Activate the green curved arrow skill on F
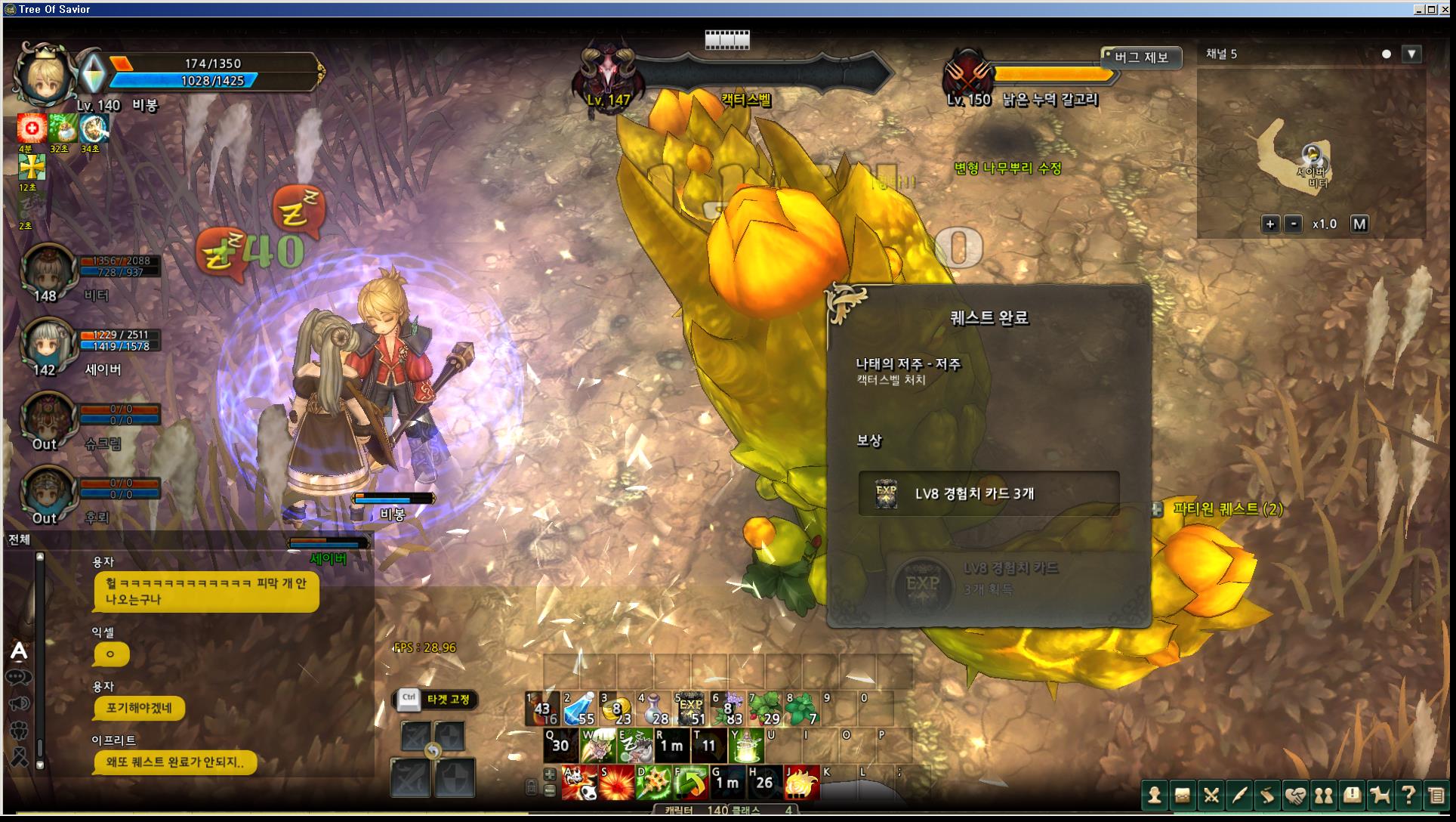The height and width of the screenshot is (822, 1456). (690, 783)
